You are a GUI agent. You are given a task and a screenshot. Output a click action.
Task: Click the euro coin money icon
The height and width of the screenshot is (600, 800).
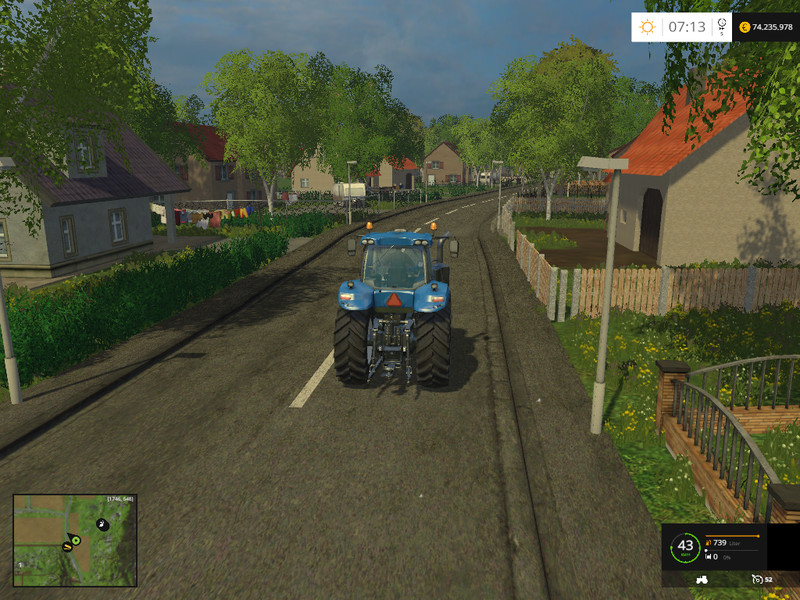tap(743, 27)
